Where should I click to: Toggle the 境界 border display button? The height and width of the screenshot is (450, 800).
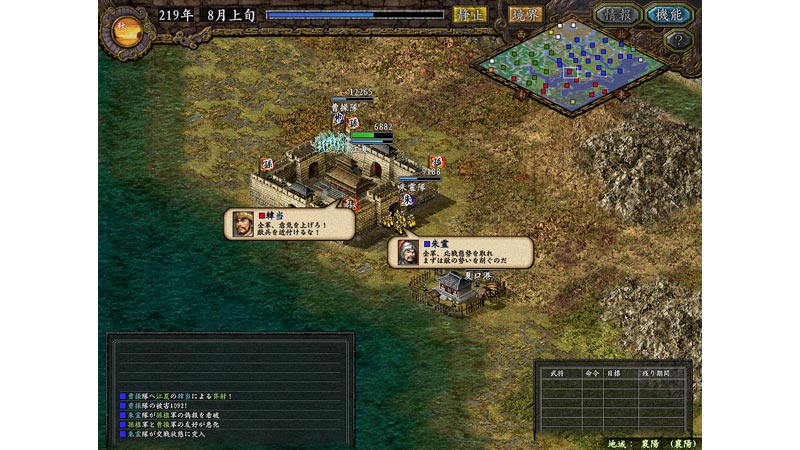[525, 15]
